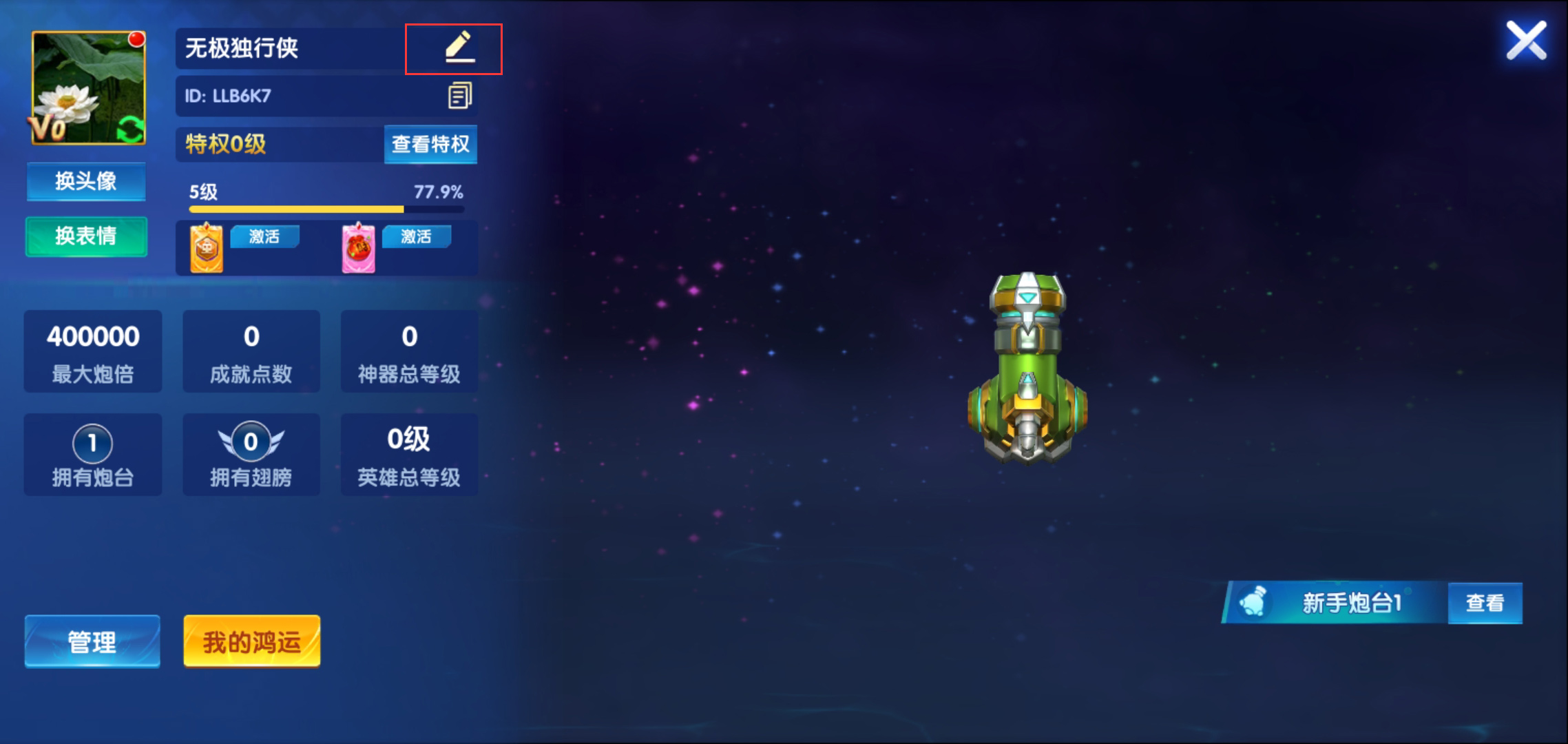Viewport: 1568px width, 744px height.
Task: Select the golden badge card icon
Action: pos(205,247)
